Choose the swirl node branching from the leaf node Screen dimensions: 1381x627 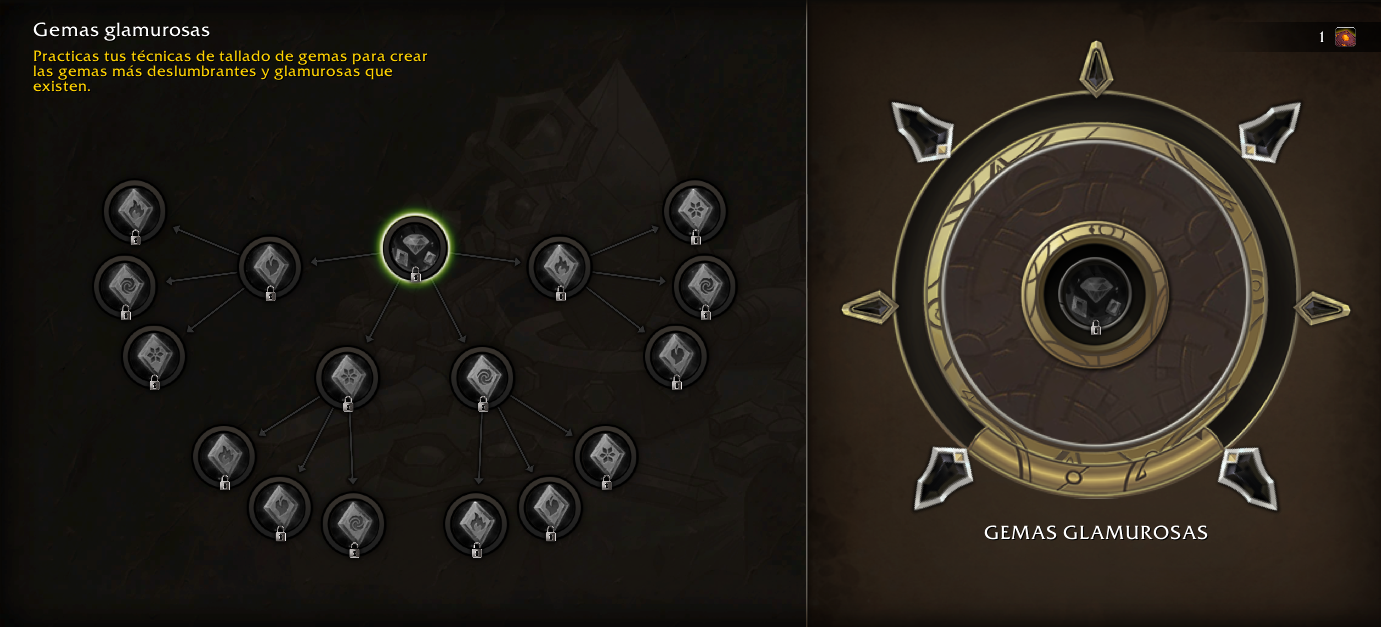click(125, 287)
